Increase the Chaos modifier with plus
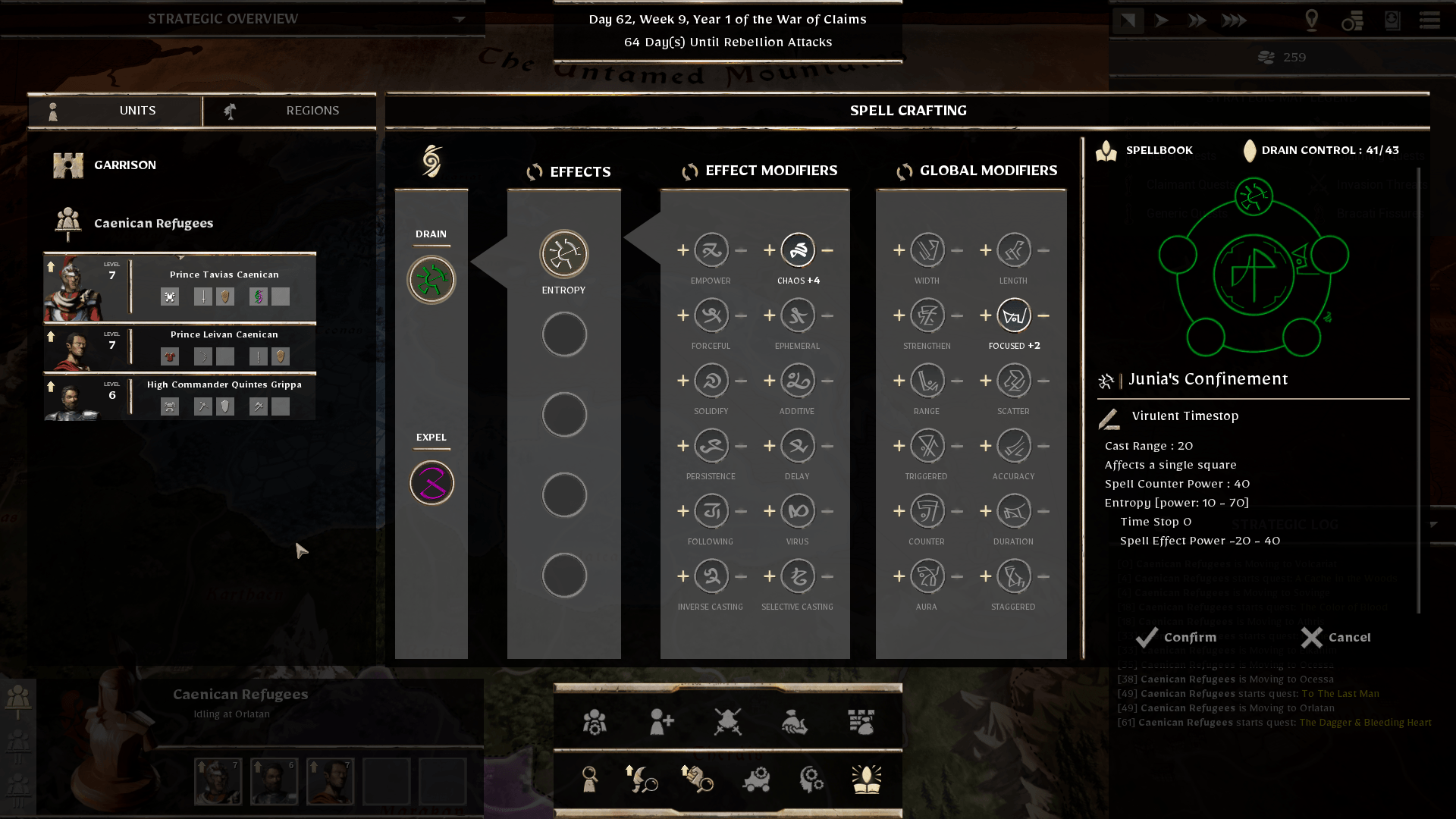Screen dimensions: 1456x819 tap(769, 250)
